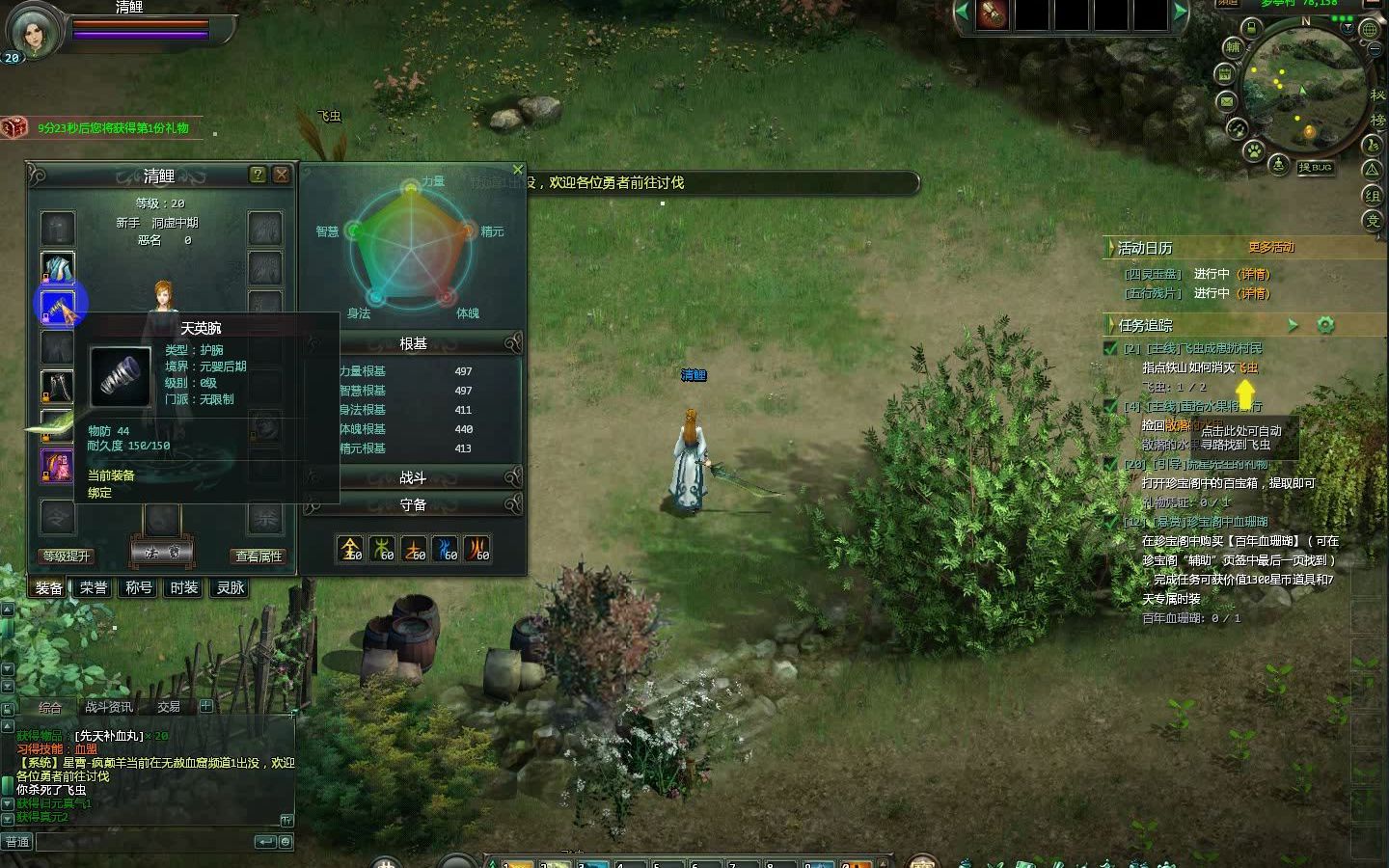
Task: Open the quest tracker gear settings
Action: pos(1325,325)
